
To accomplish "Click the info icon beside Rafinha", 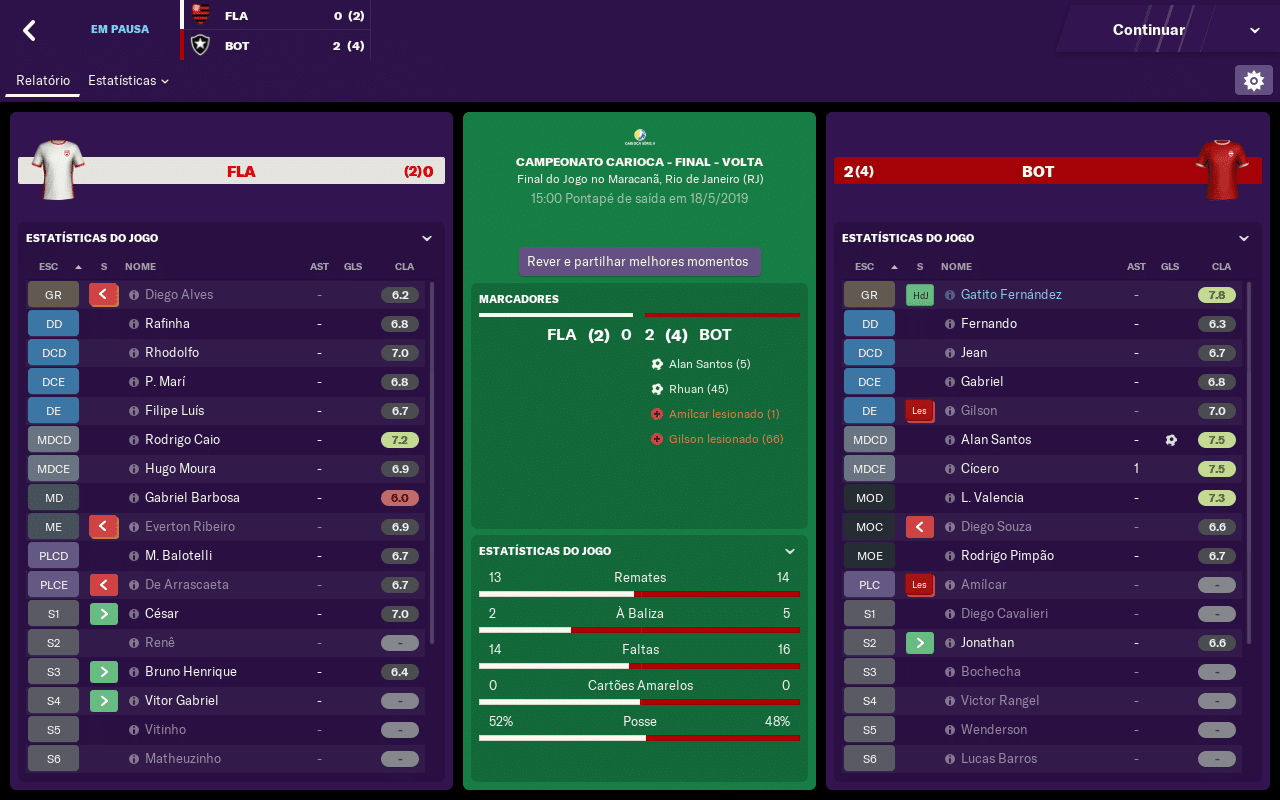I will pos(134,324).
